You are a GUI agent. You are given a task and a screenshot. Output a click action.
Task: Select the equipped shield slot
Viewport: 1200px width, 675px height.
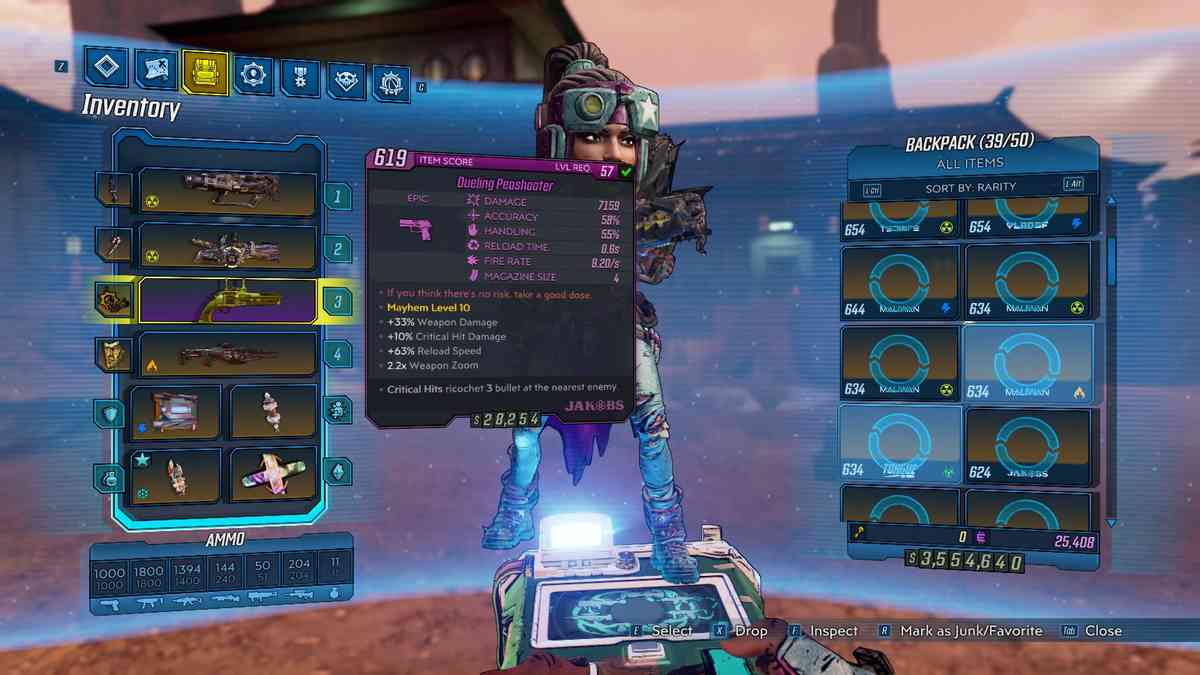pos(174,411)
